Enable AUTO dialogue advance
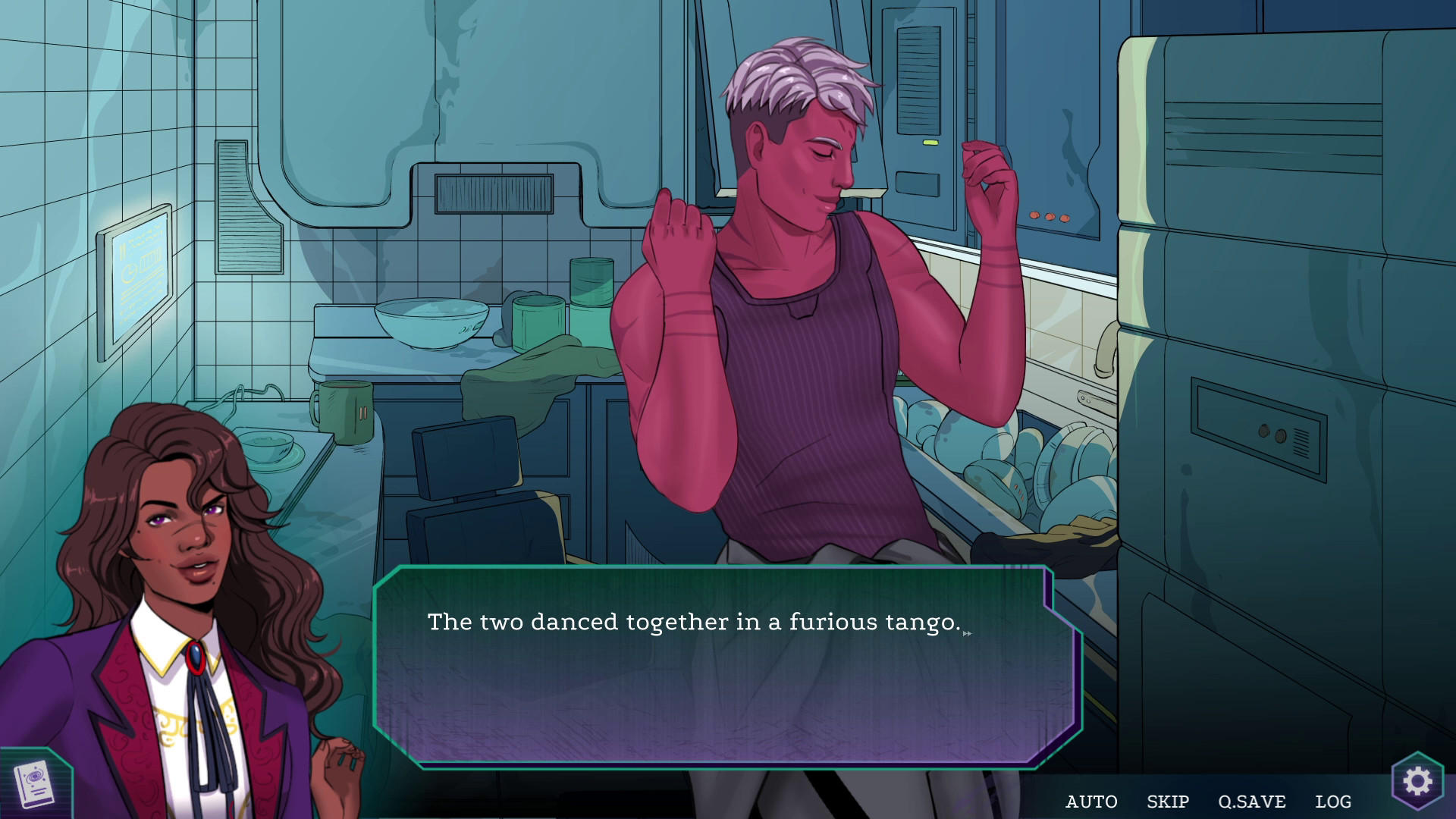Image resolution: width=1456 pixels, height=819 pixels. (1091, 802)
